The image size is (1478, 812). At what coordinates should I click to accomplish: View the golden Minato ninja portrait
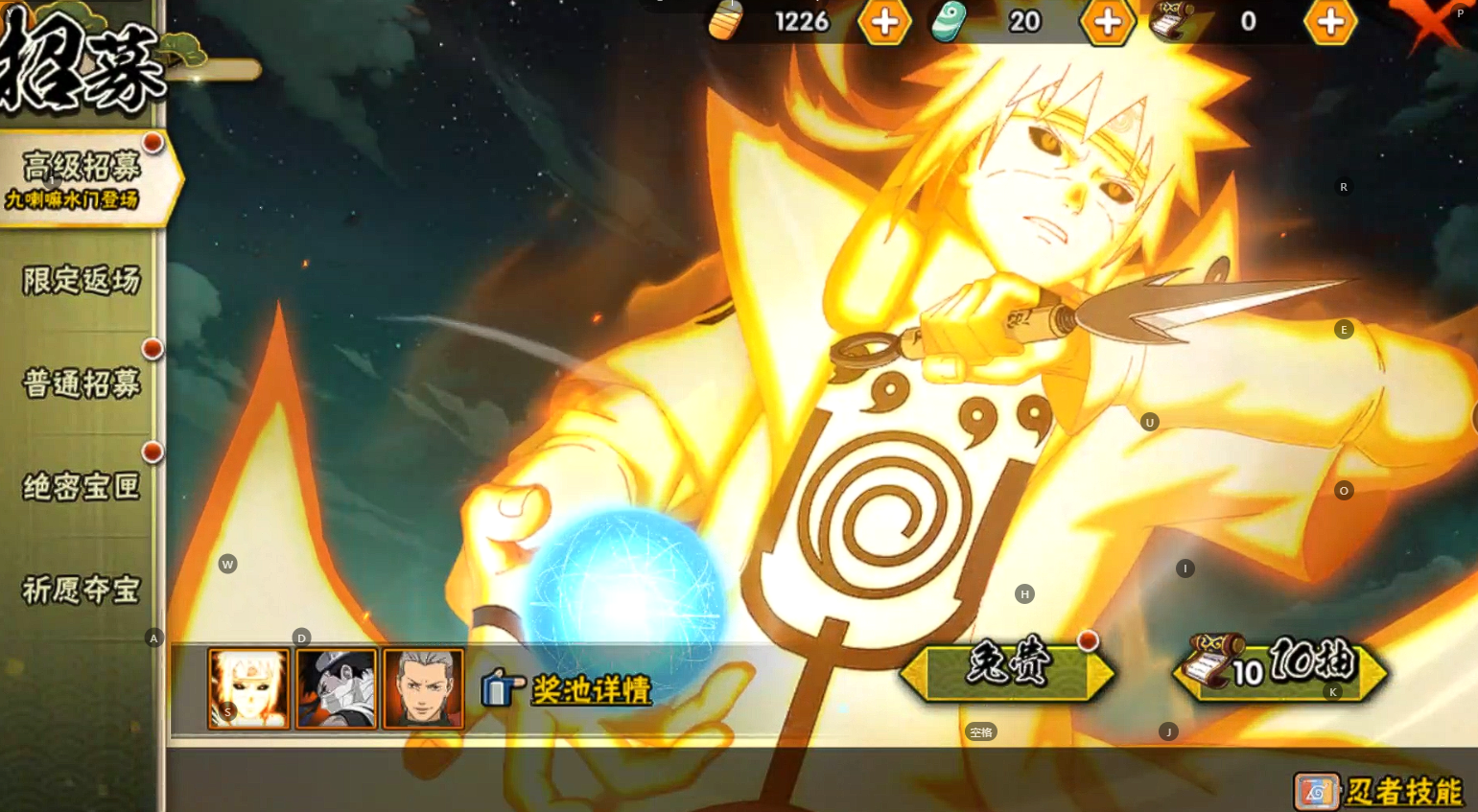[248, 687]
